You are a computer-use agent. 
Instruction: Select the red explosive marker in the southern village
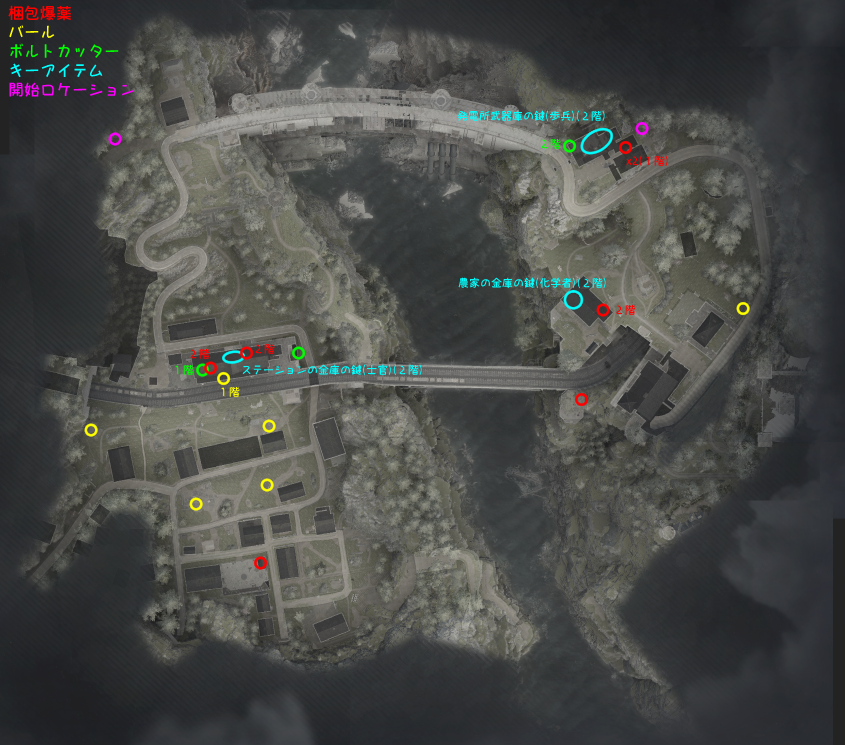coord(260,562)
